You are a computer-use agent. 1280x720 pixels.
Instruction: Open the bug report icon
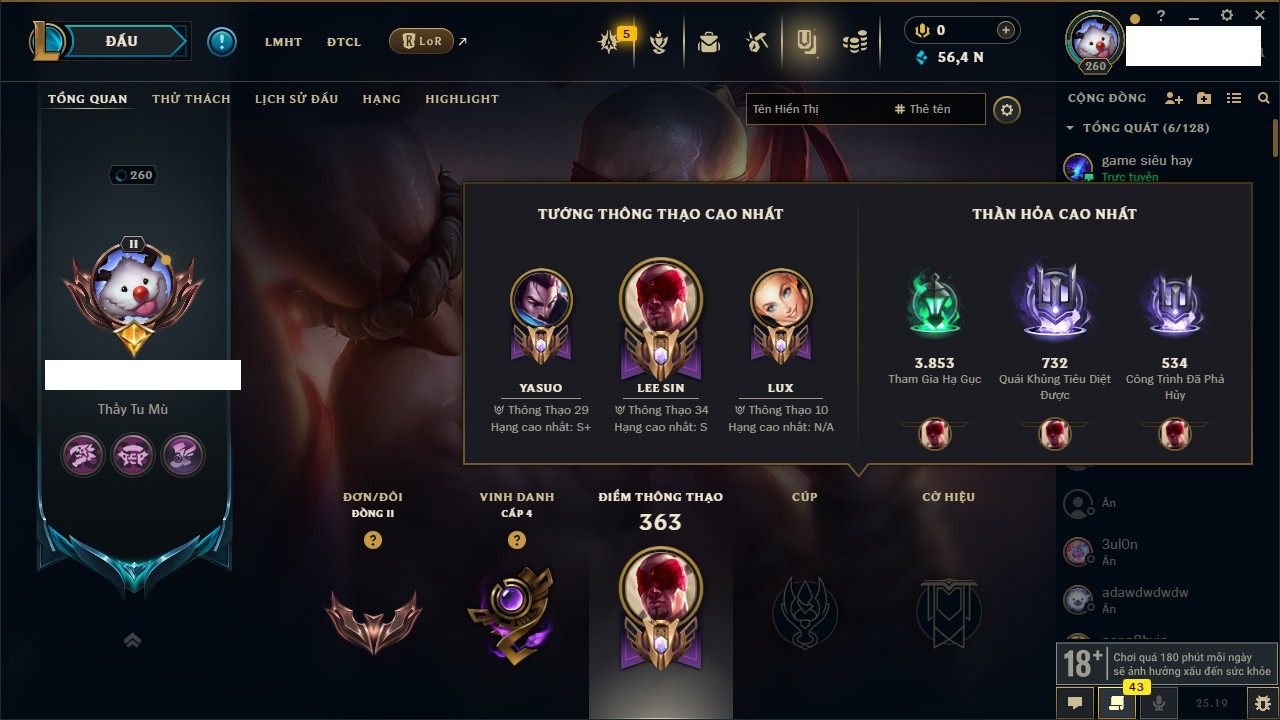(1262, 702)
